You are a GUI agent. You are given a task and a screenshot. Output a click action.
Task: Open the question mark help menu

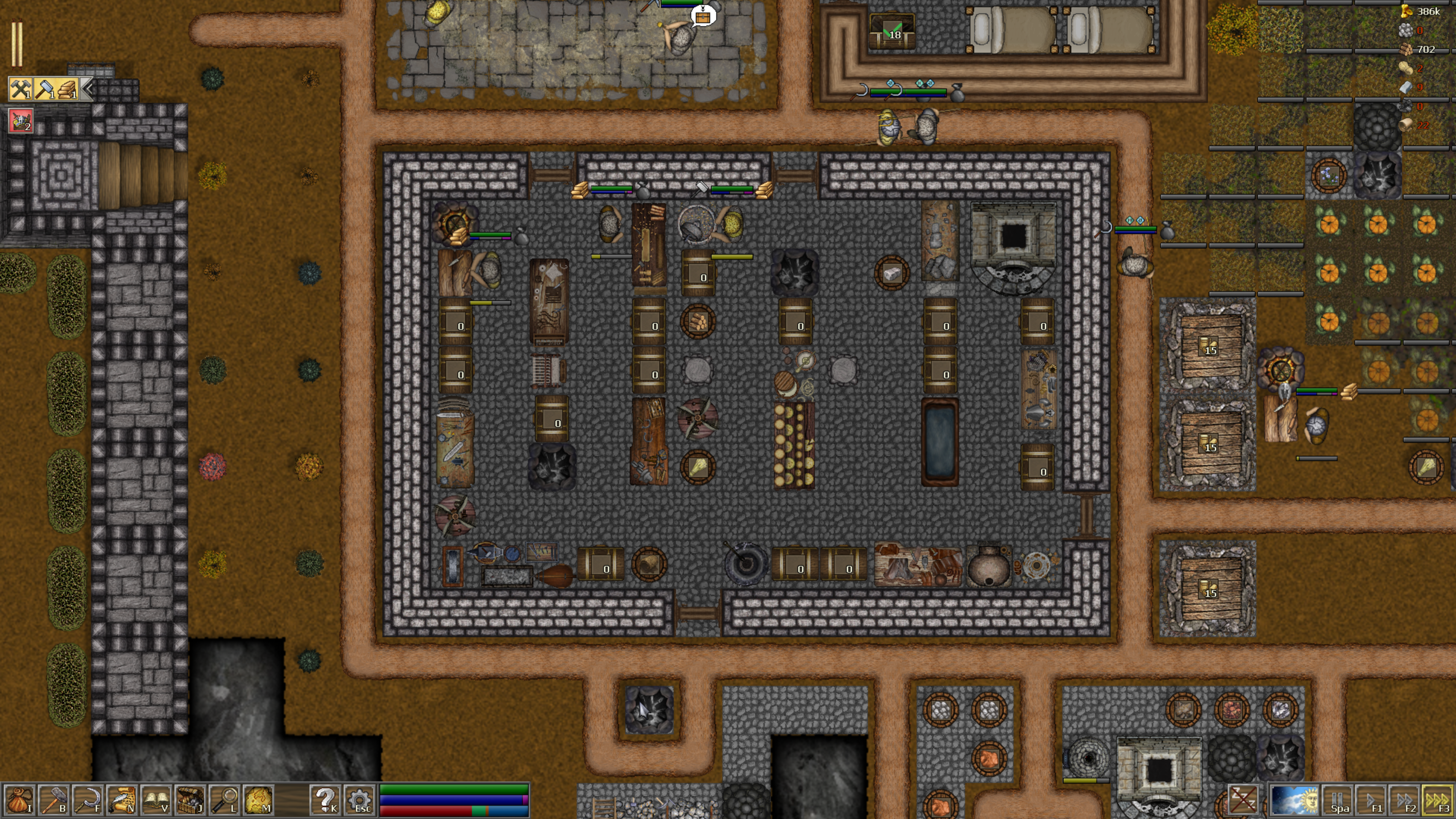(x=325, y=800)
